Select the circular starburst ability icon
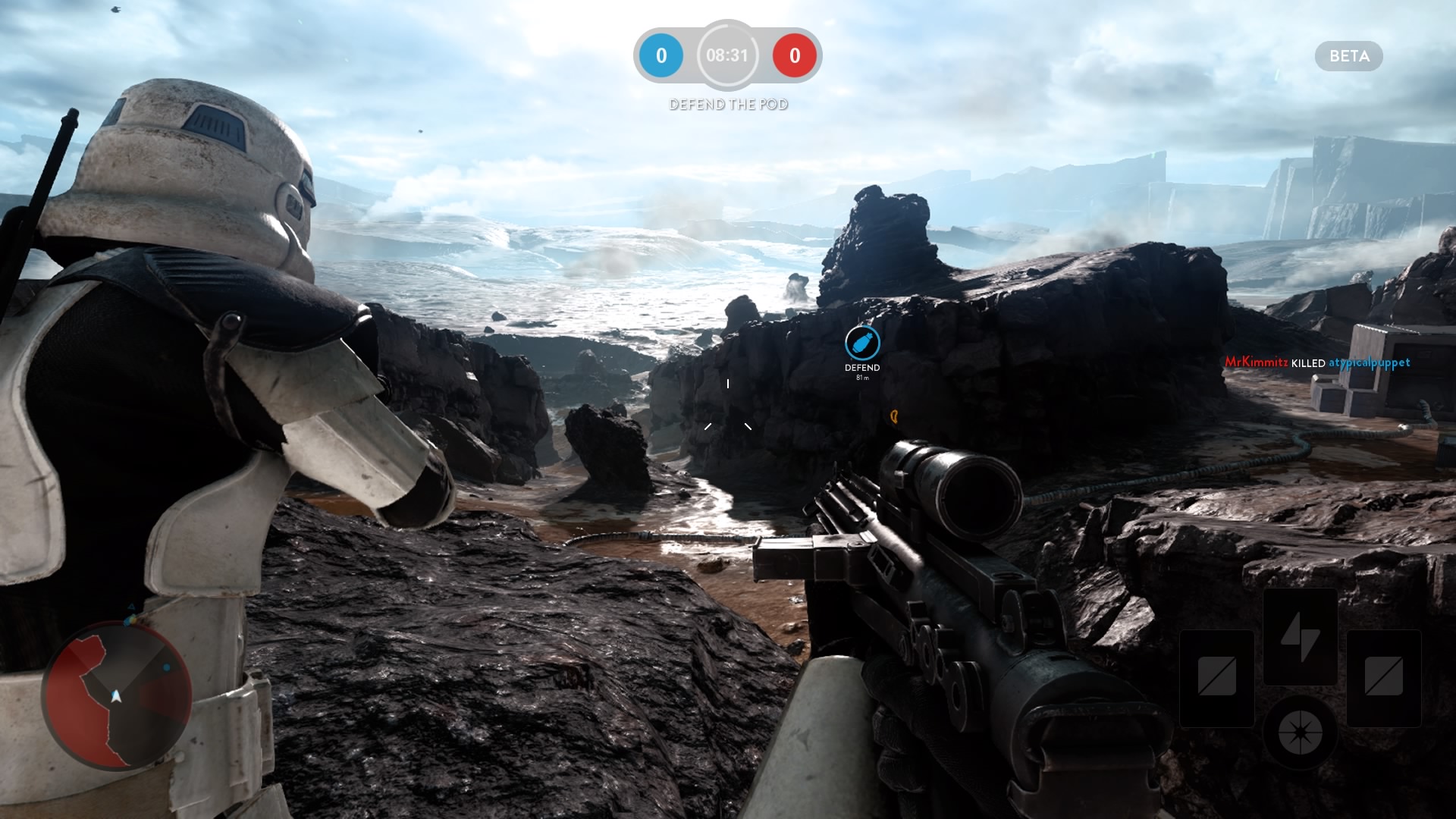This screenshot has width=1456, height=819. 1300,732
